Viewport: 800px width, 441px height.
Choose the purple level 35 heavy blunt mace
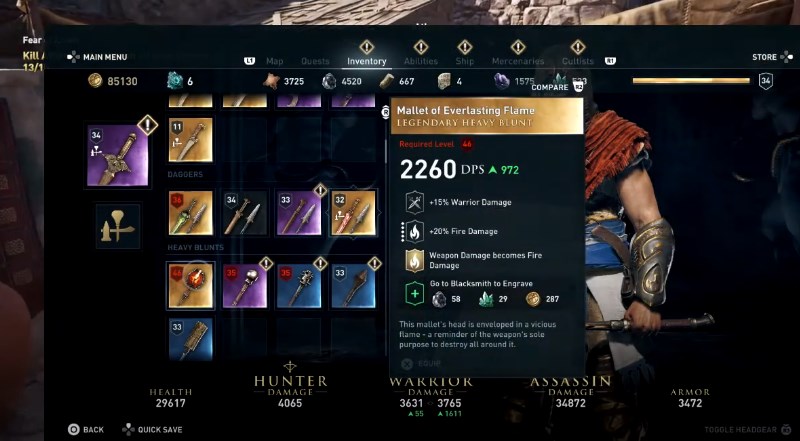tap(244, 285)
